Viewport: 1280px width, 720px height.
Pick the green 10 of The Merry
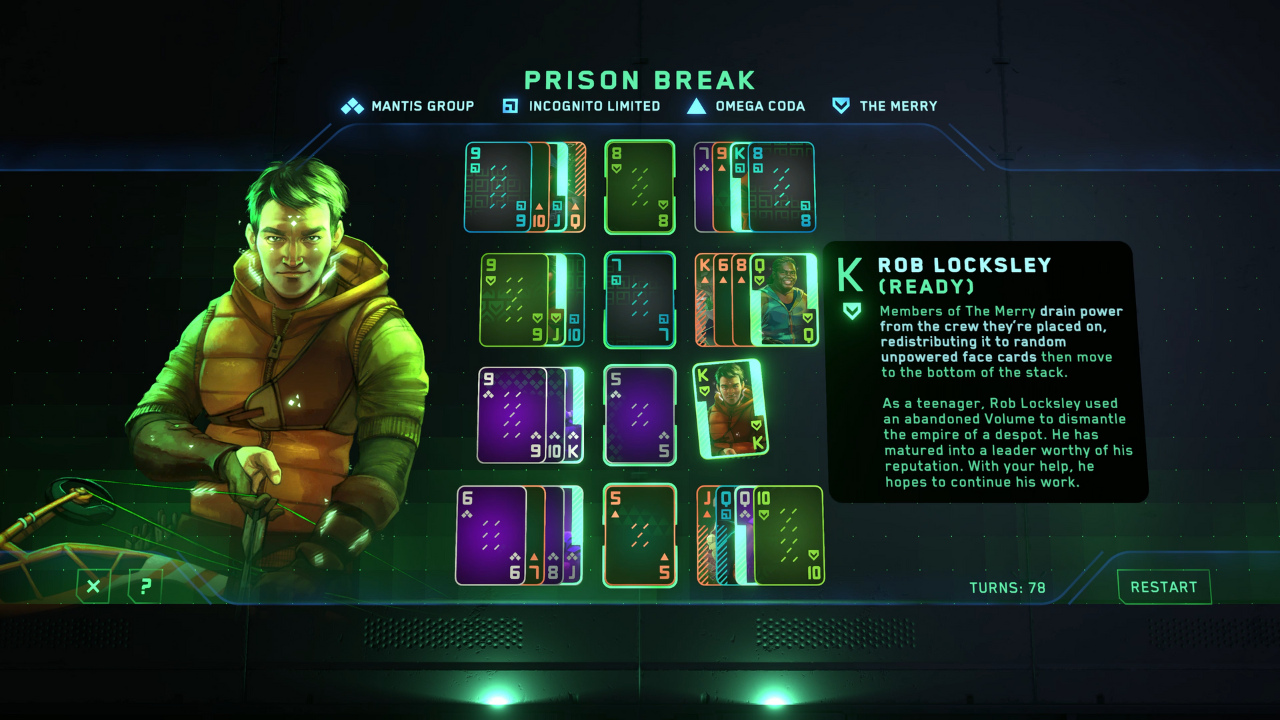pyautogui.click(x=789, y=534)
